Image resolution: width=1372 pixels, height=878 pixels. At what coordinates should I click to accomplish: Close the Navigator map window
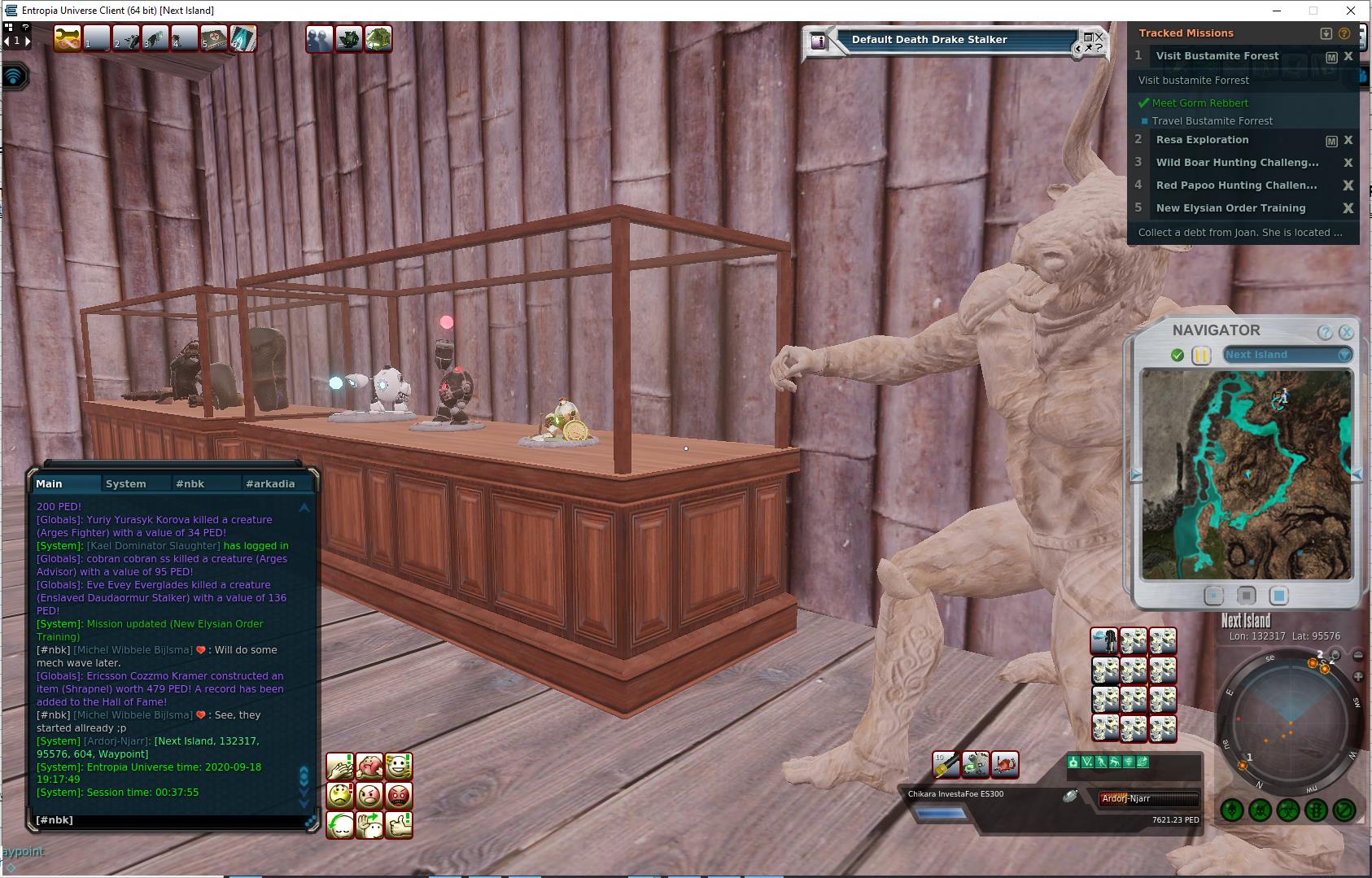click(1346, 332)
